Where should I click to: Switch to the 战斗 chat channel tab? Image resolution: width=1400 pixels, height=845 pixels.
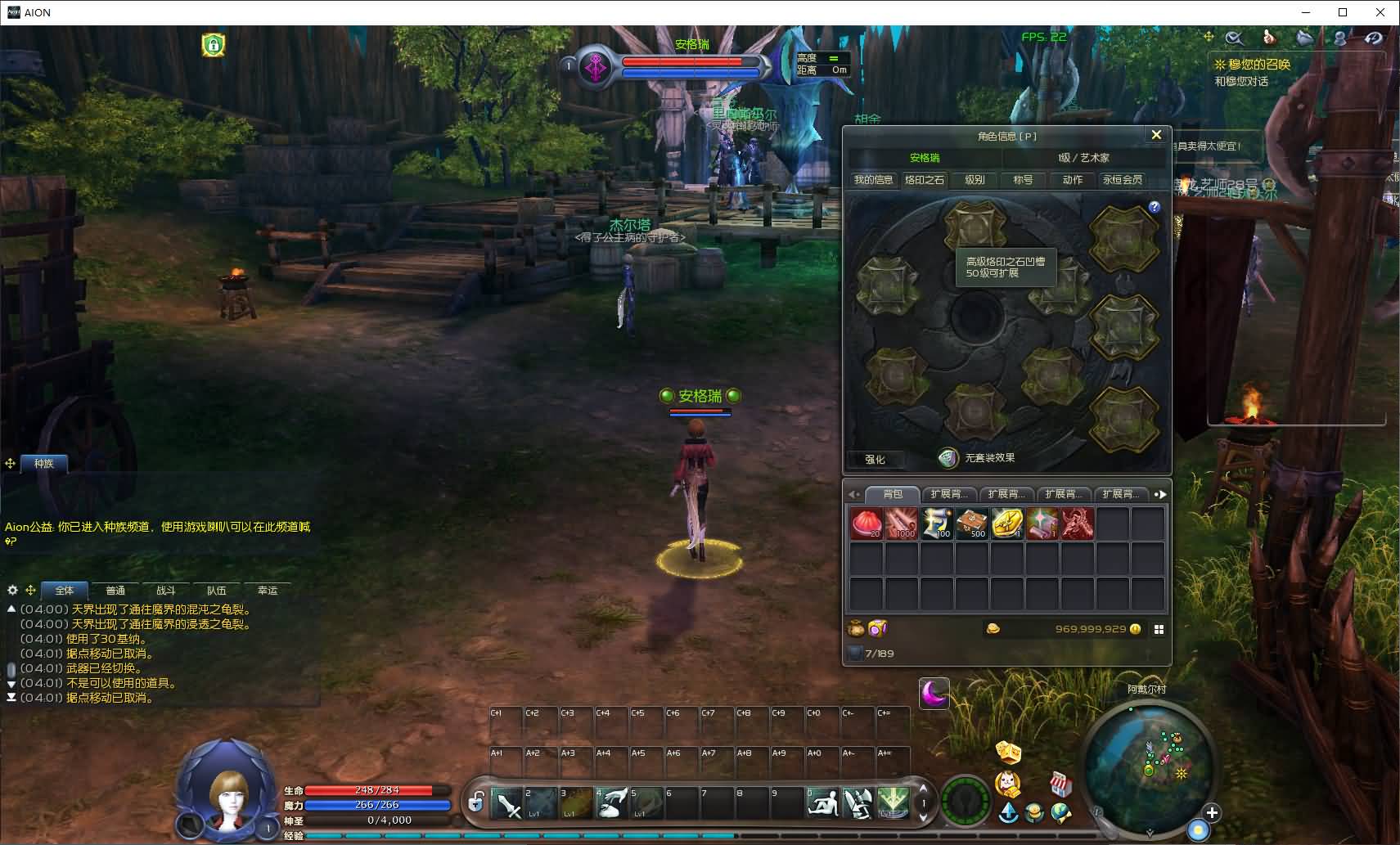pos(167,590)
